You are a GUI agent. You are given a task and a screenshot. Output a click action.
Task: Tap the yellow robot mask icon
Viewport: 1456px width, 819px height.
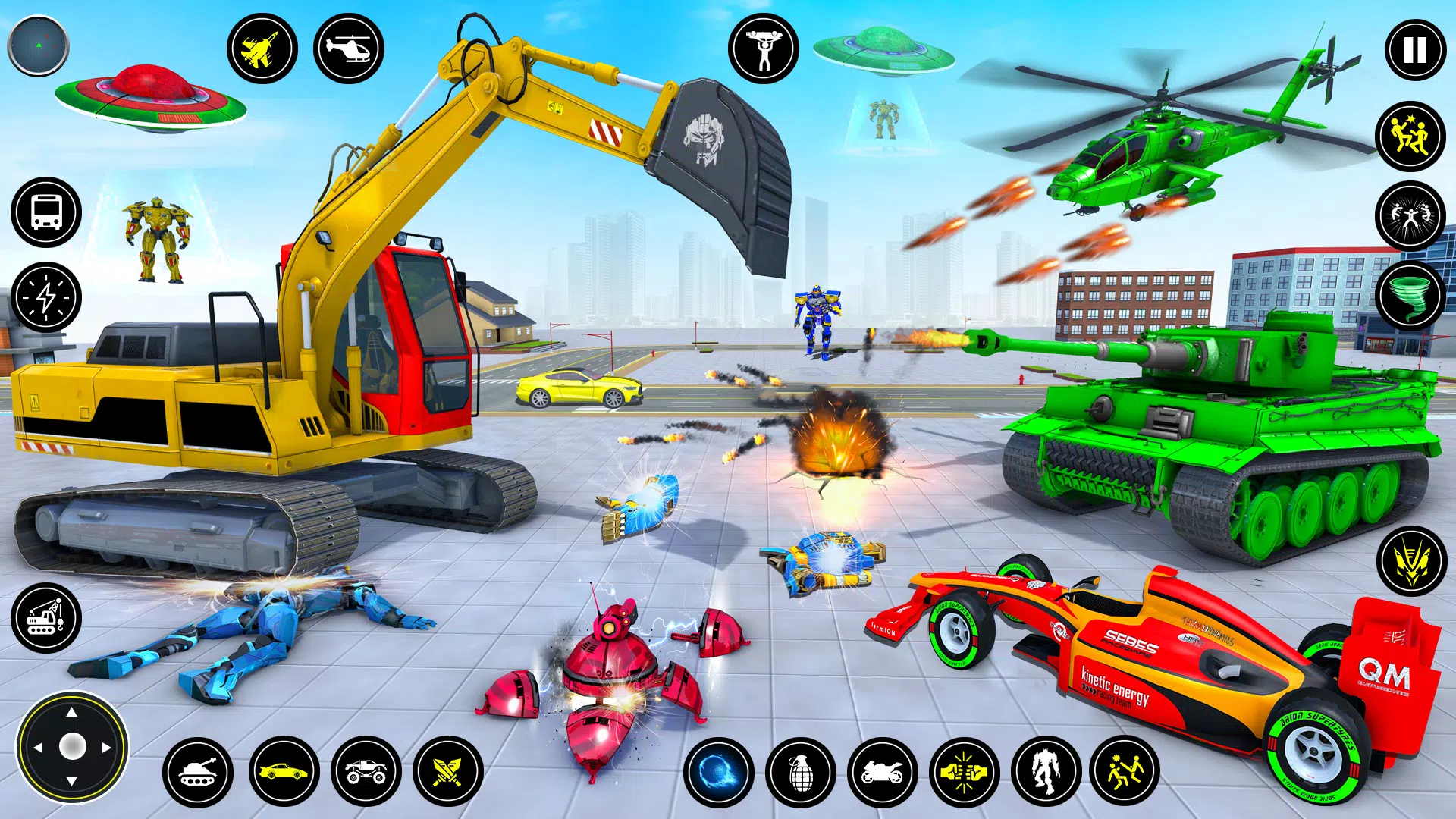[x=1411, y=561]
